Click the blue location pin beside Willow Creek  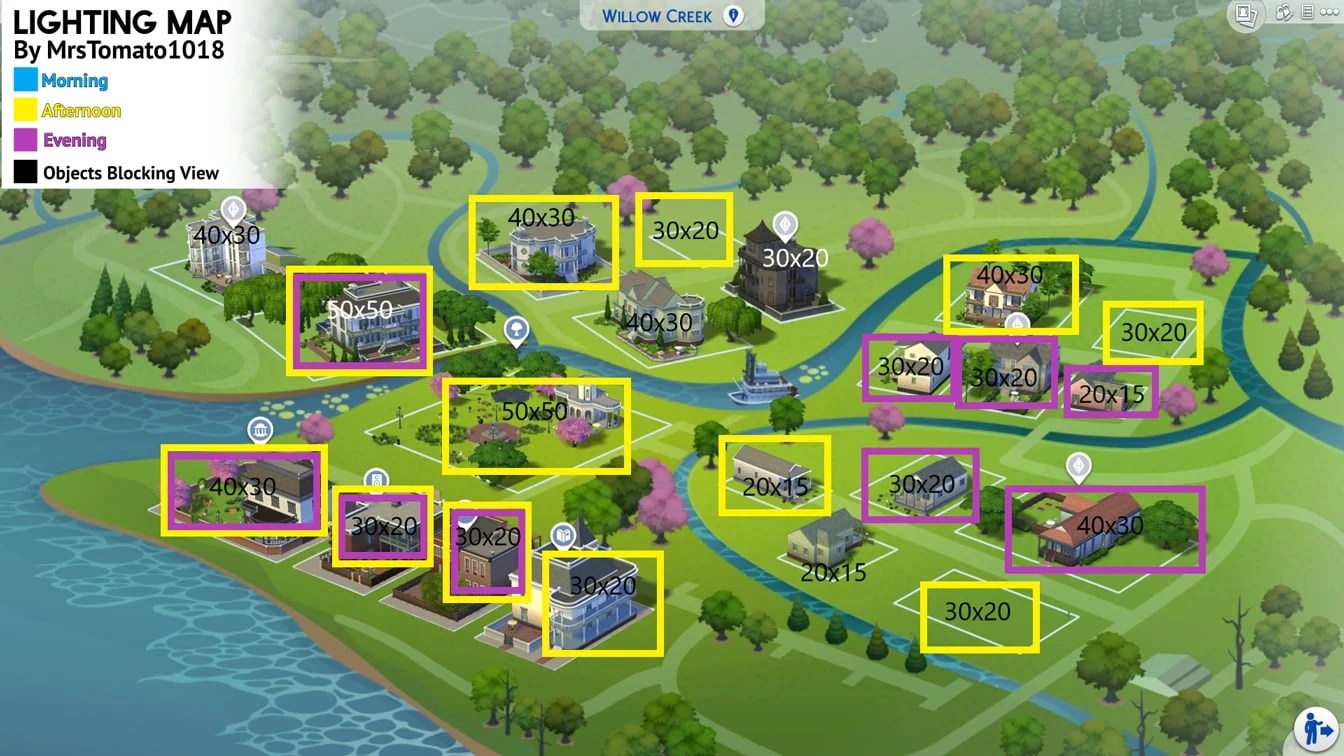736,16
